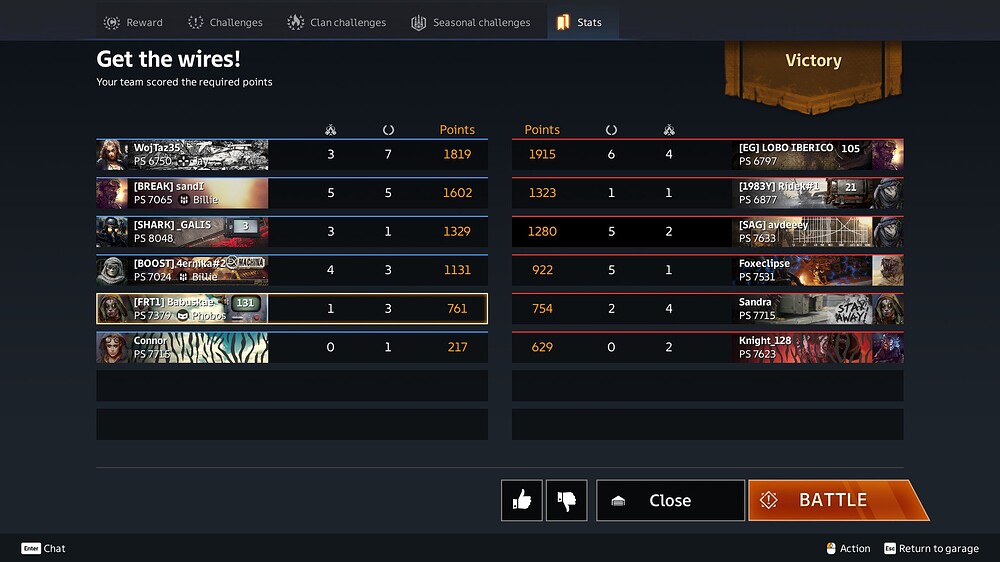Give a thumbs up rating

point(522,500)
